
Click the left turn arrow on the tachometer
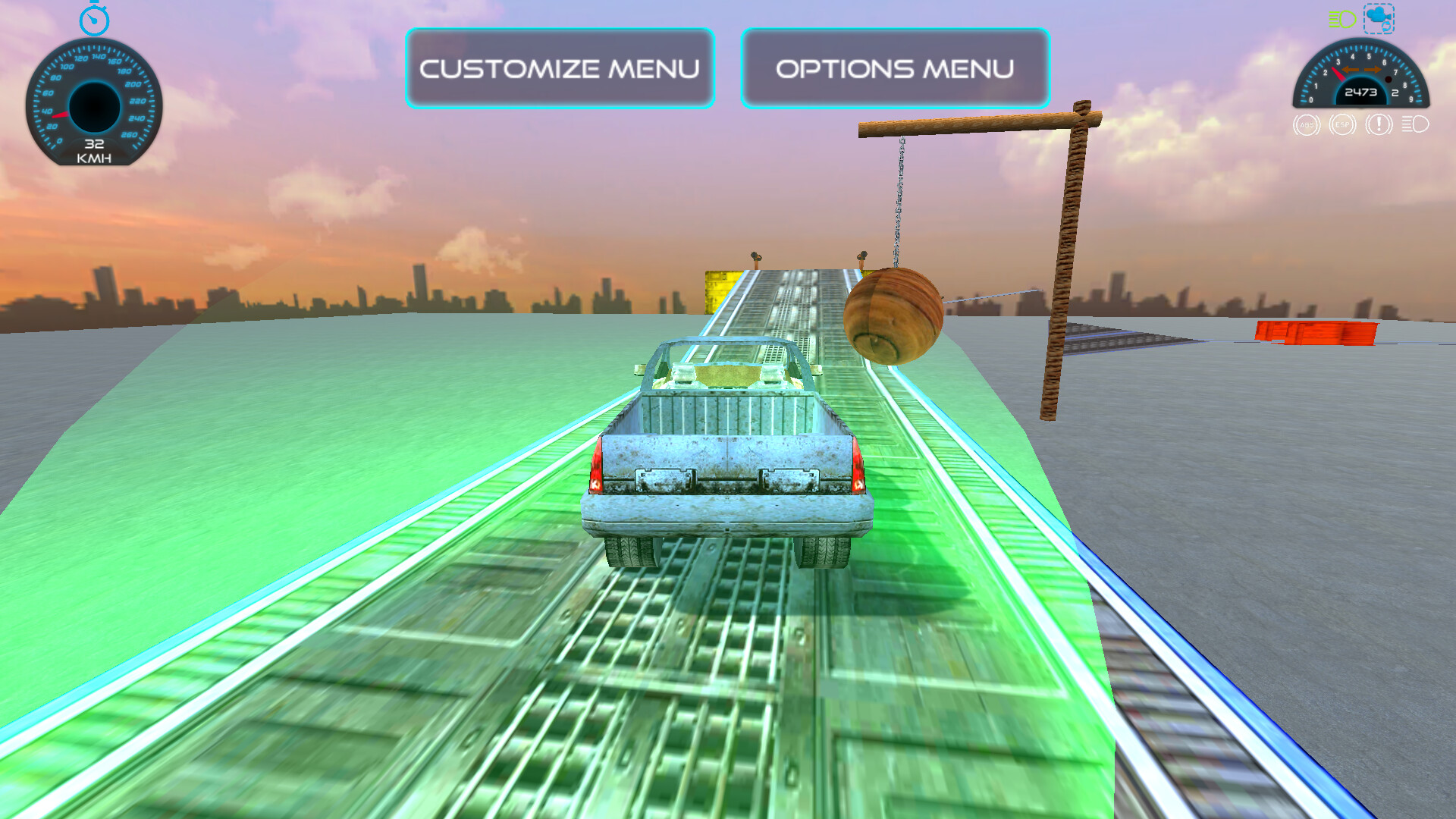click(1350, 69)
